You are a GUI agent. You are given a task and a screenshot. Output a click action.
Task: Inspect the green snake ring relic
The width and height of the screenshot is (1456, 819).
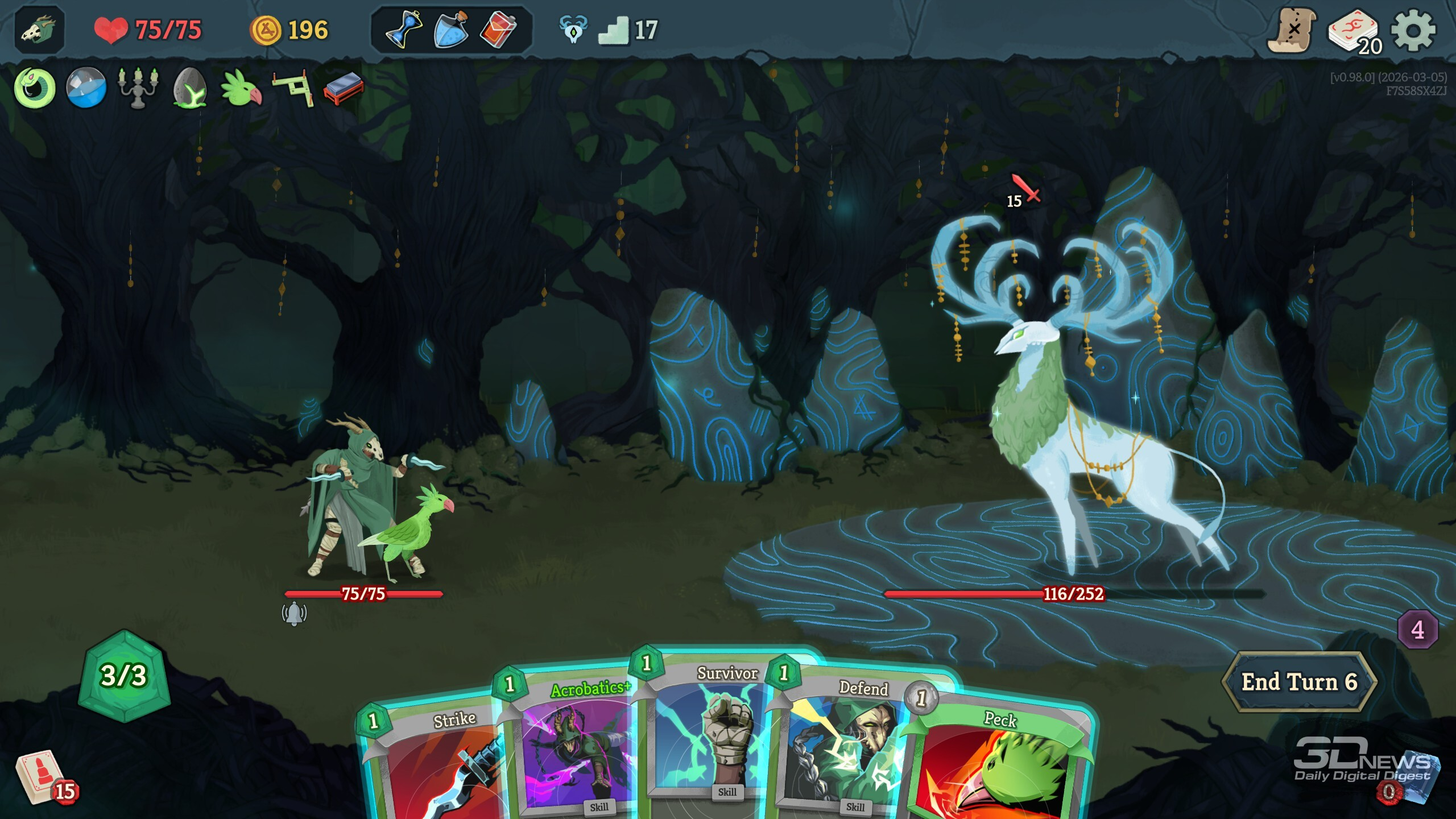35,88
